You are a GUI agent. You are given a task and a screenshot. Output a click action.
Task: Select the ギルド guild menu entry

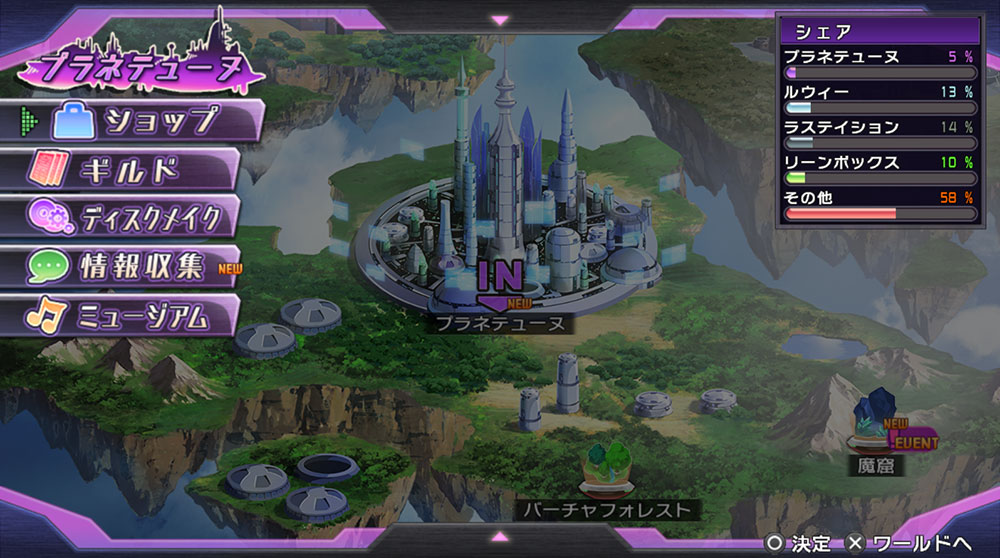click(125, 169)
